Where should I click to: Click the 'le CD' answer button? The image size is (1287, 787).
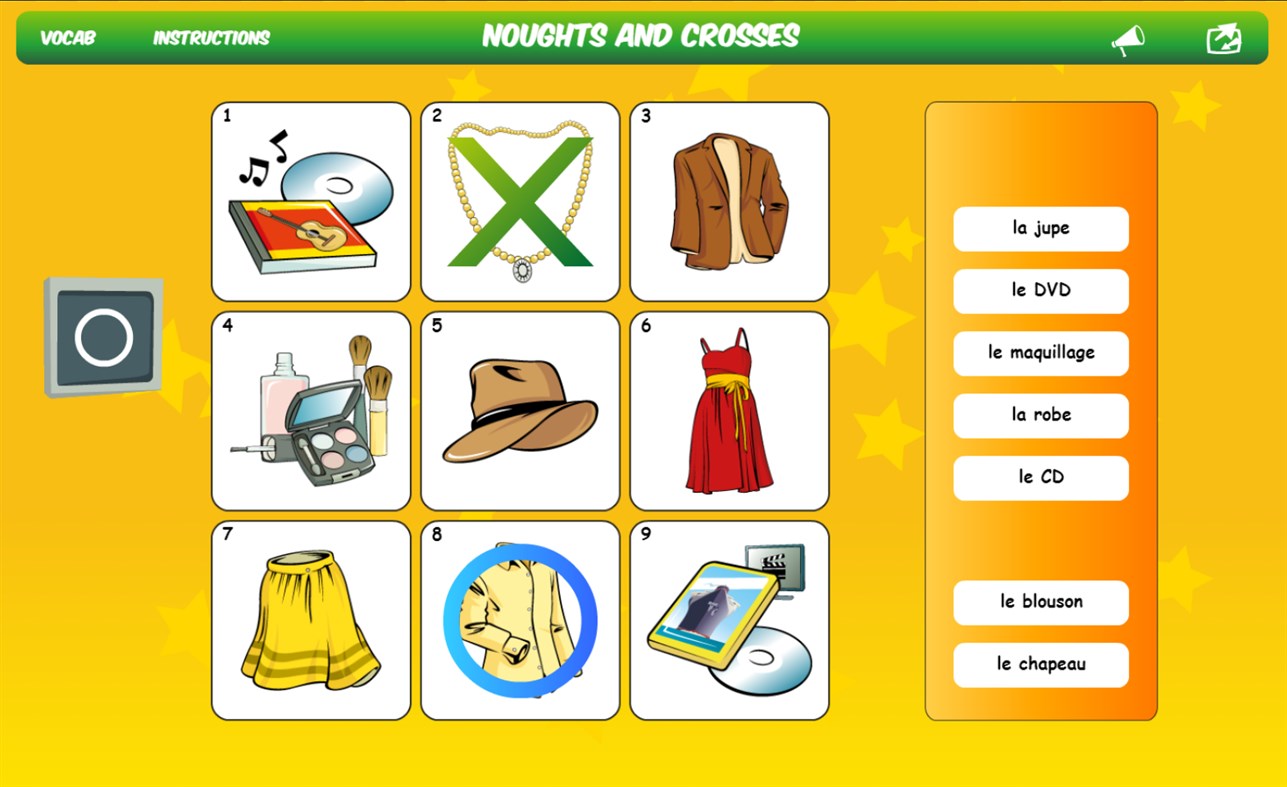pos(1041,477)
